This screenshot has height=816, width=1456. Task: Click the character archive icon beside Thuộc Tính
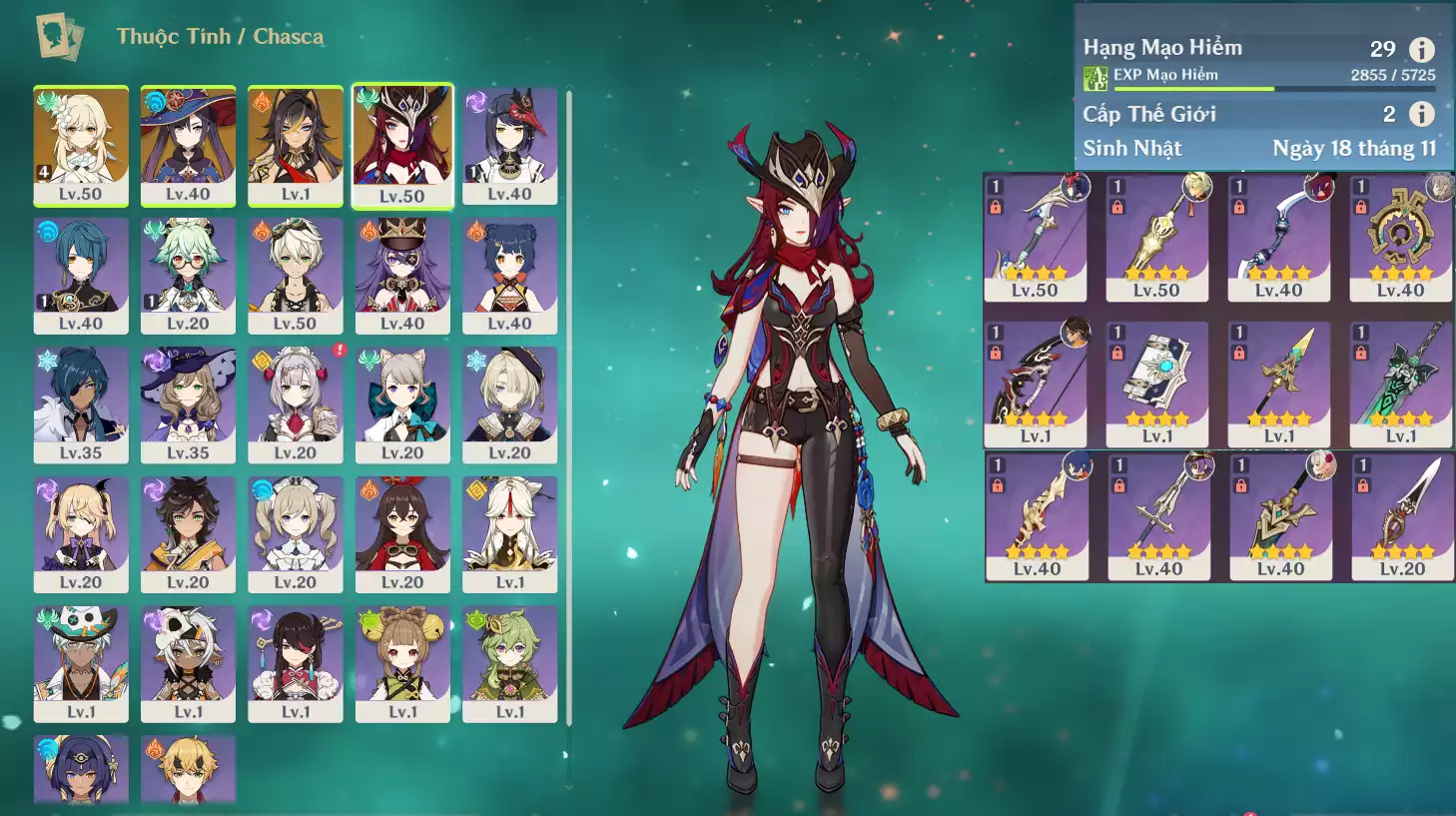tap(60, 37)
